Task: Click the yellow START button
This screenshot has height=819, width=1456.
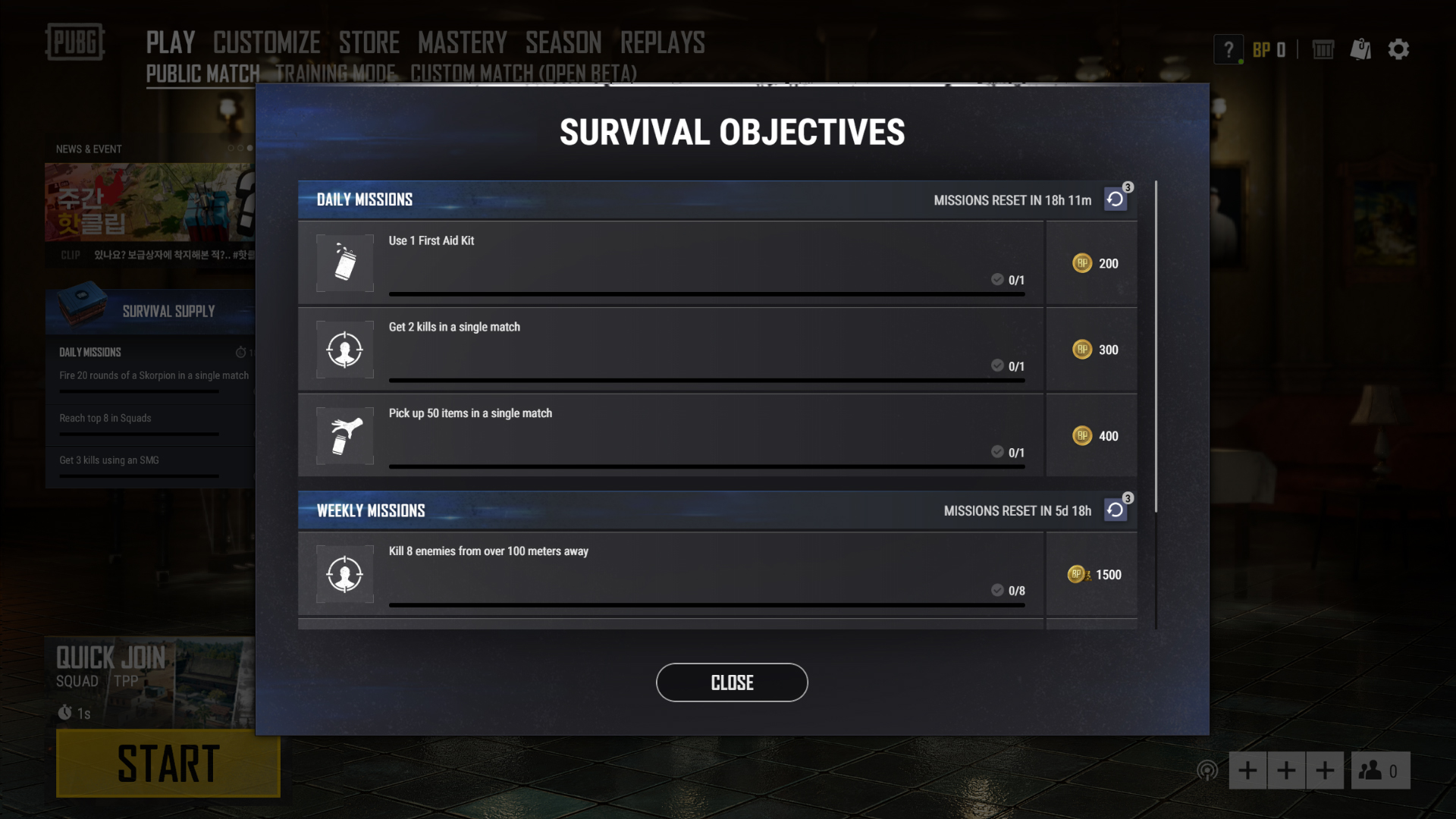Action: 168,764
